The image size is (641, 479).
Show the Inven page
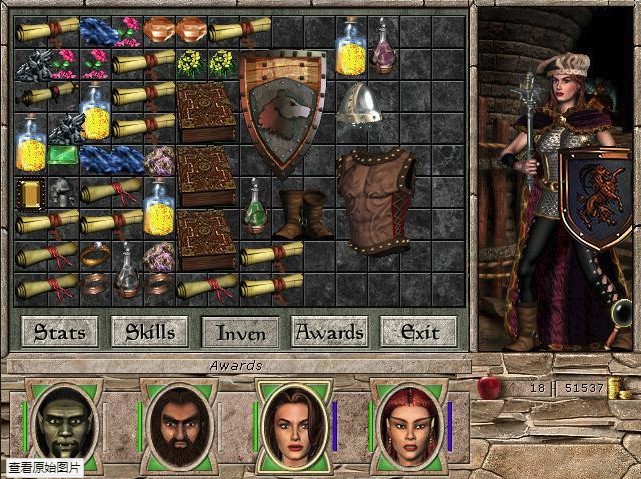pos(240,331)
